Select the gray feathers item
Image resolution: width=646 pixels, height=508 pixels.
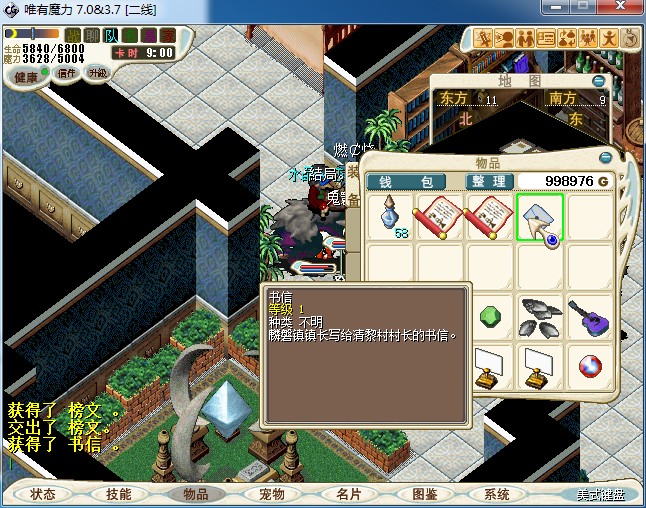coord(540,315)
